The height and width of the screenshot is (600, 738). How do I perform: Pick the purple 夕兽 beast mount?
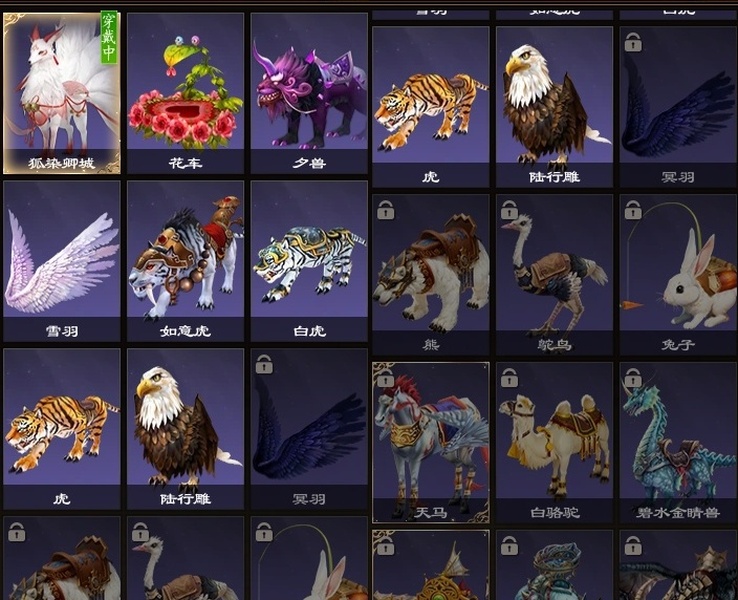tap(309, 90)
